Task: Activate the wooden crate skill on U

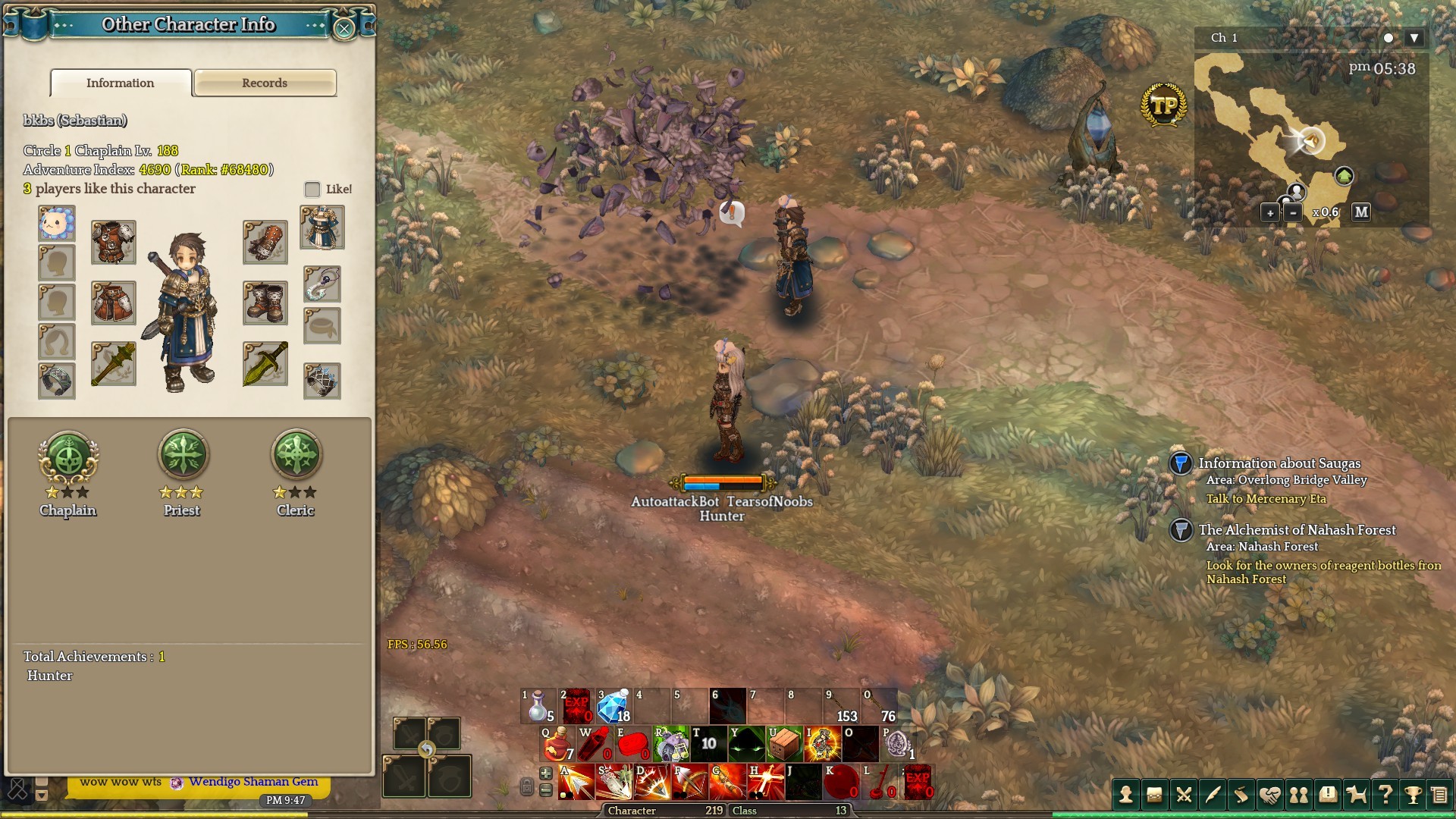Action: (x=784, y=744)
